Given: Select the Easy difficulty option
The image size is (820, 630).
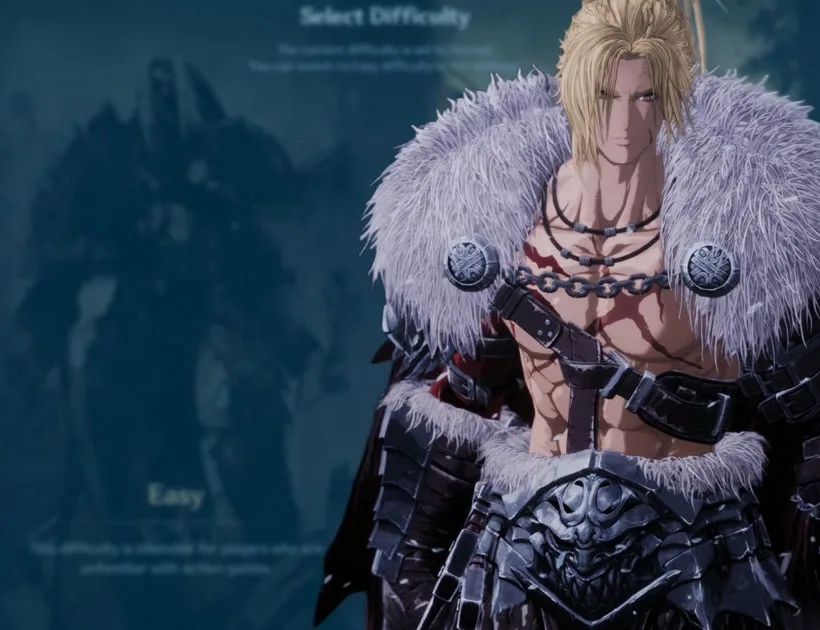Looking at the screenshot, I should tap(176, 495).
